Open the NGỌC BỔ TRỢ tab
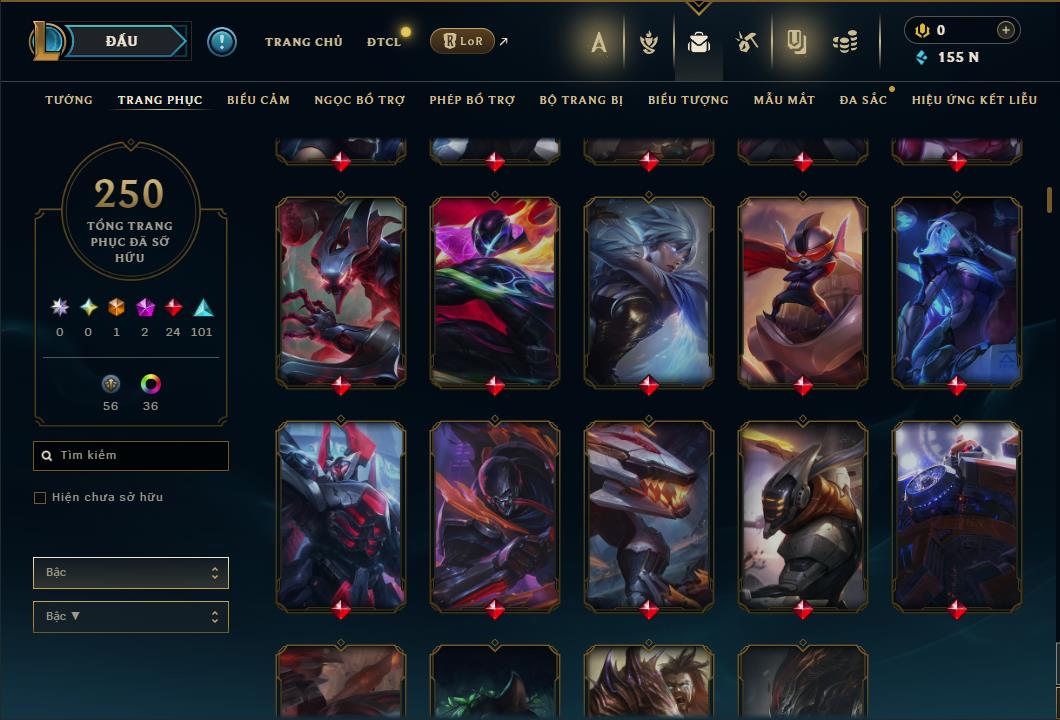This screenshot has height=720, width=1060. tap(359, 100)
